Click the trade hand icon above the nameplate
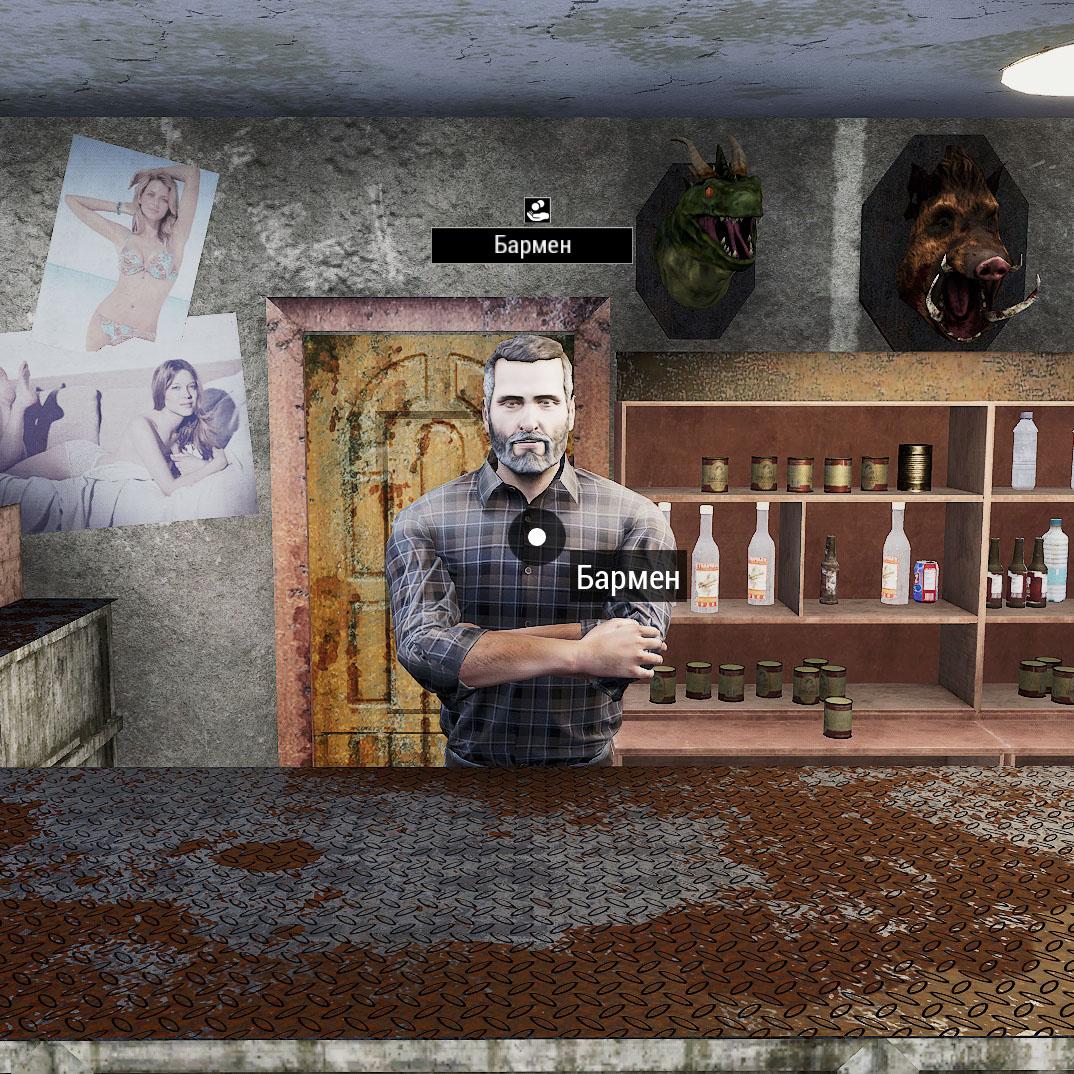This screenshot has width=1074, height=1074. click(537, 209)
